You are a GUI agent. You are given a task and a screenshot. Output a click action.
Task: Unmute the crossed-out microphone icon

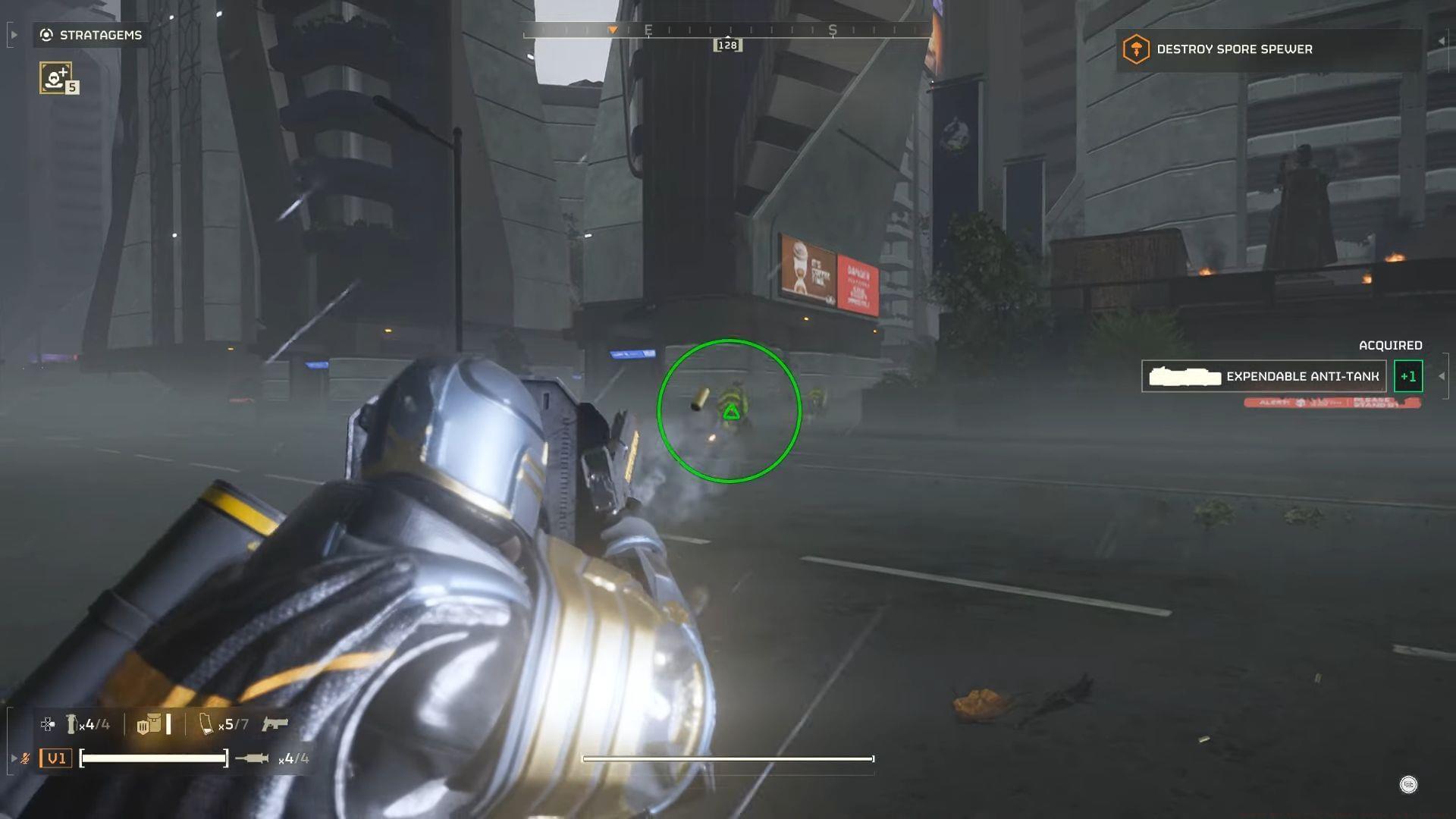tap(24, 758)
